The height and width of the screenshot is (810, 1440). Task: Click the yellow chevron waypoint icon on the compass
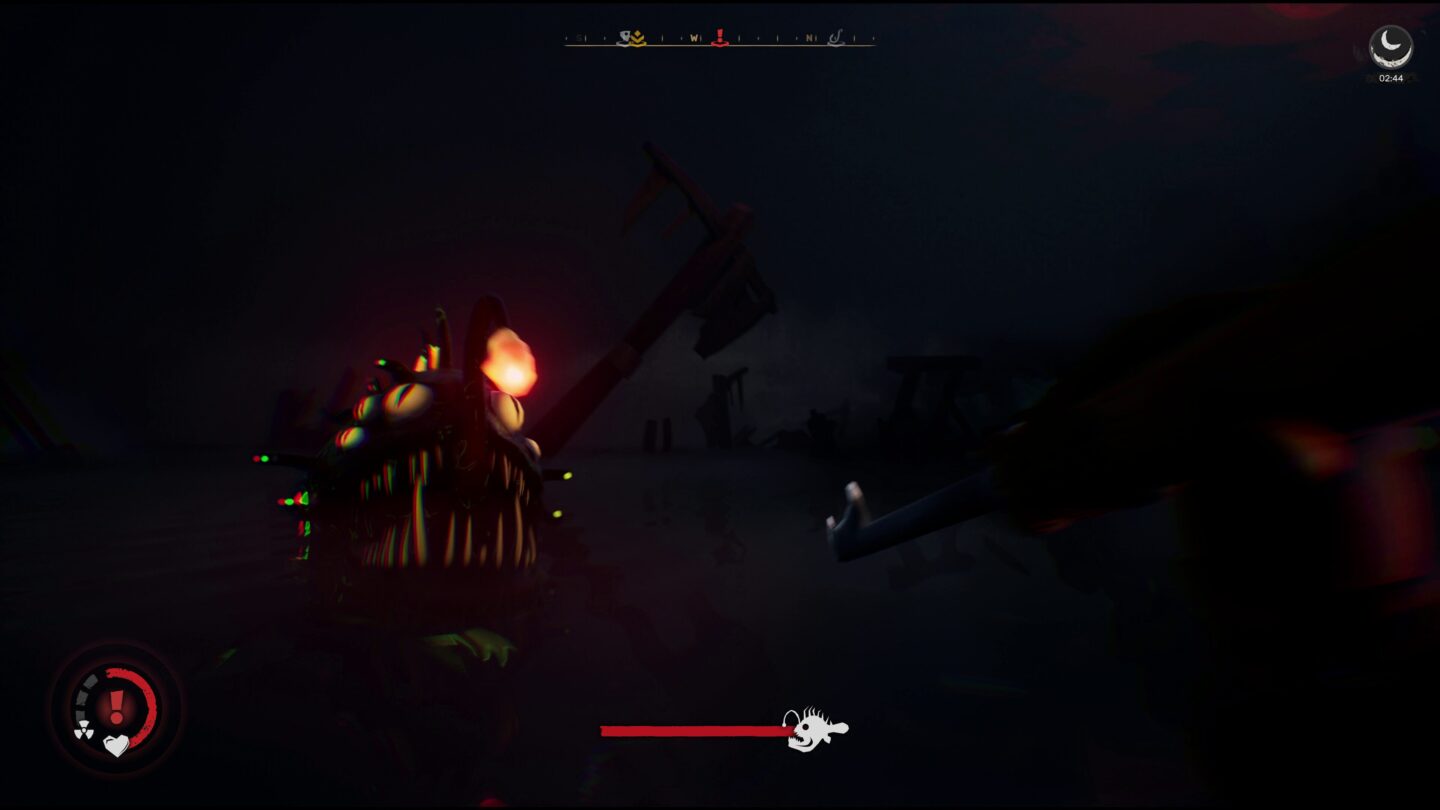[638, 40]
